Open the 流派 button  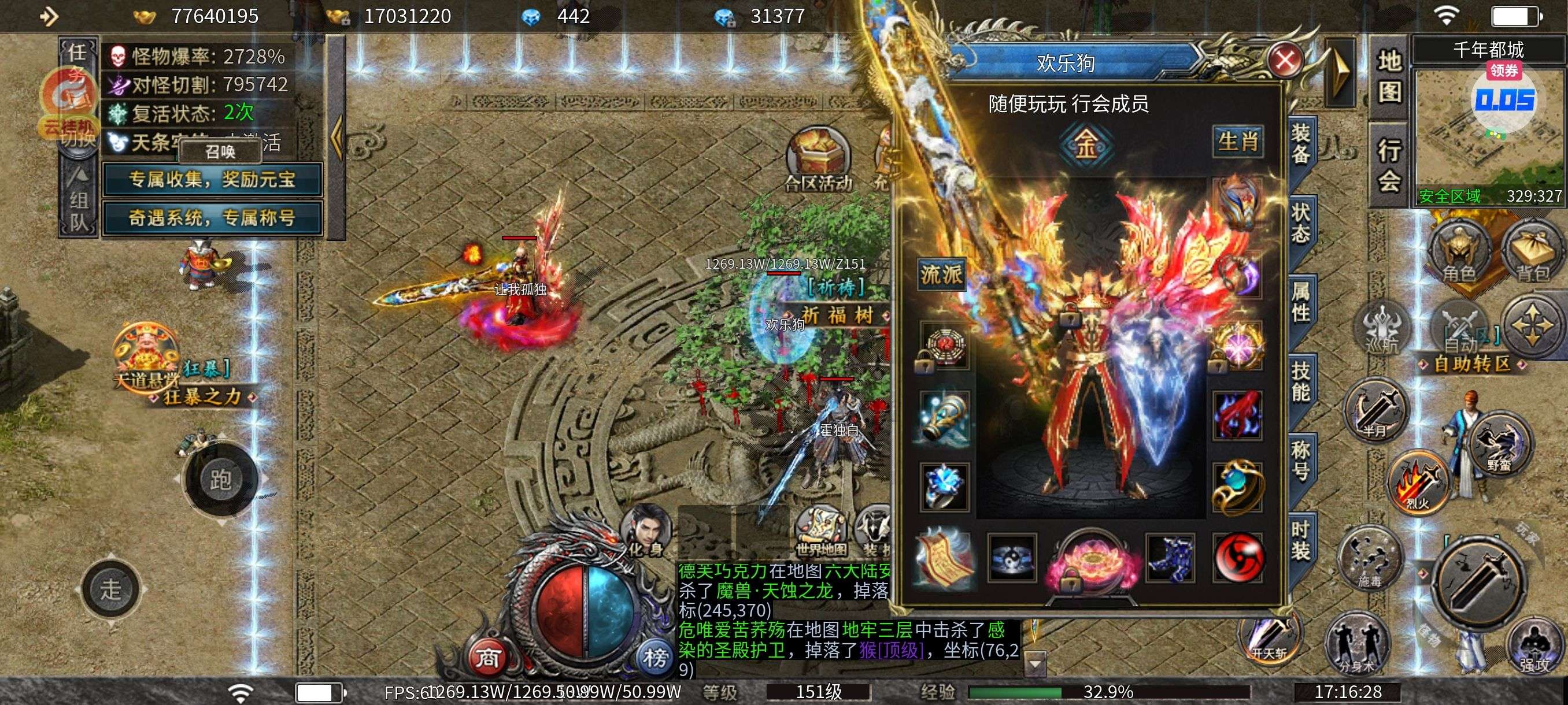click(941, 275)
